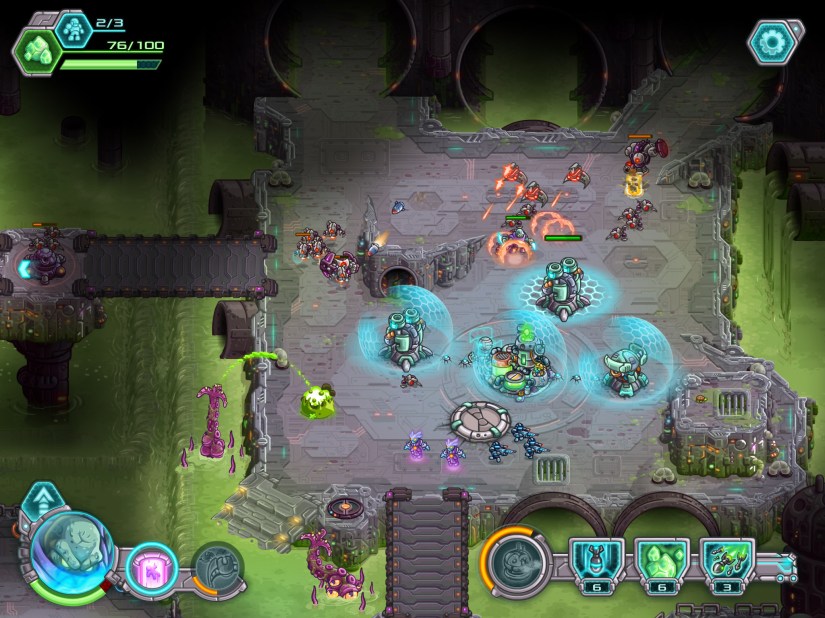Screen dimensions: 825x618
Task: Tap the hero level-up arrow hexagon
Action: pyautogui.click(x=42, y=495)
